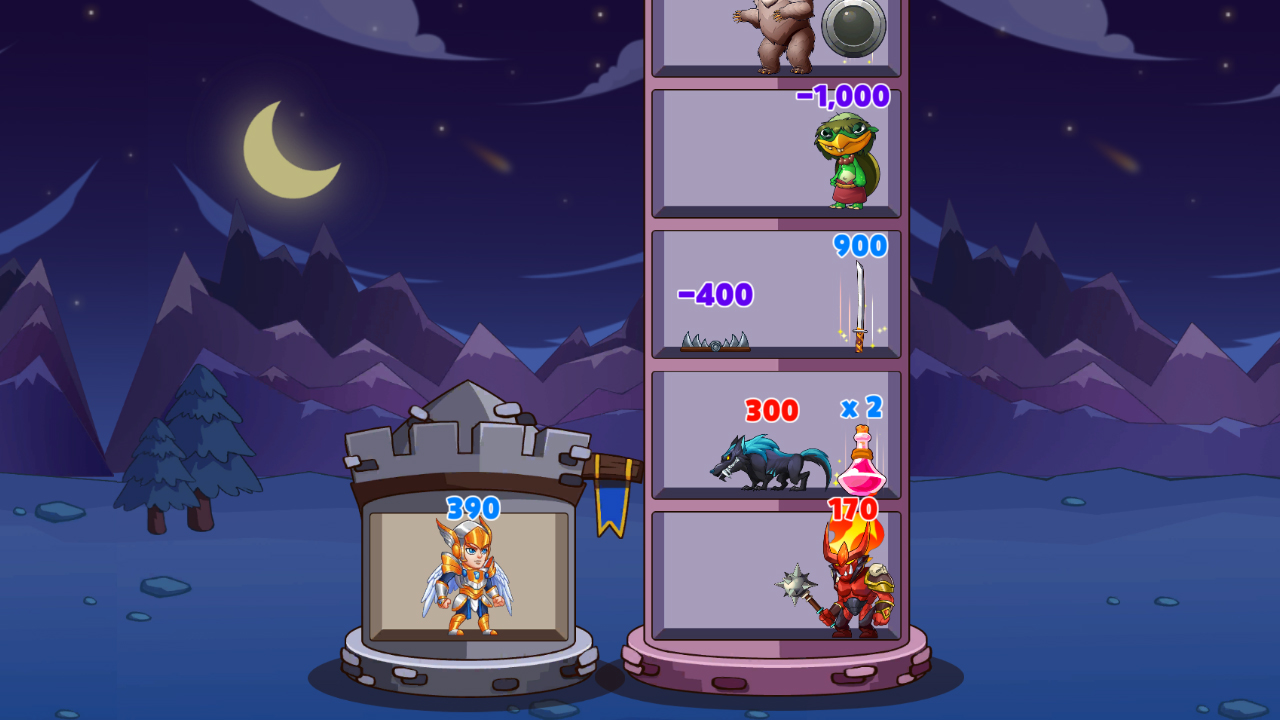Click the -1,000 value label
This screenshot has height=720, width=1280.
[x=843, y=96]
